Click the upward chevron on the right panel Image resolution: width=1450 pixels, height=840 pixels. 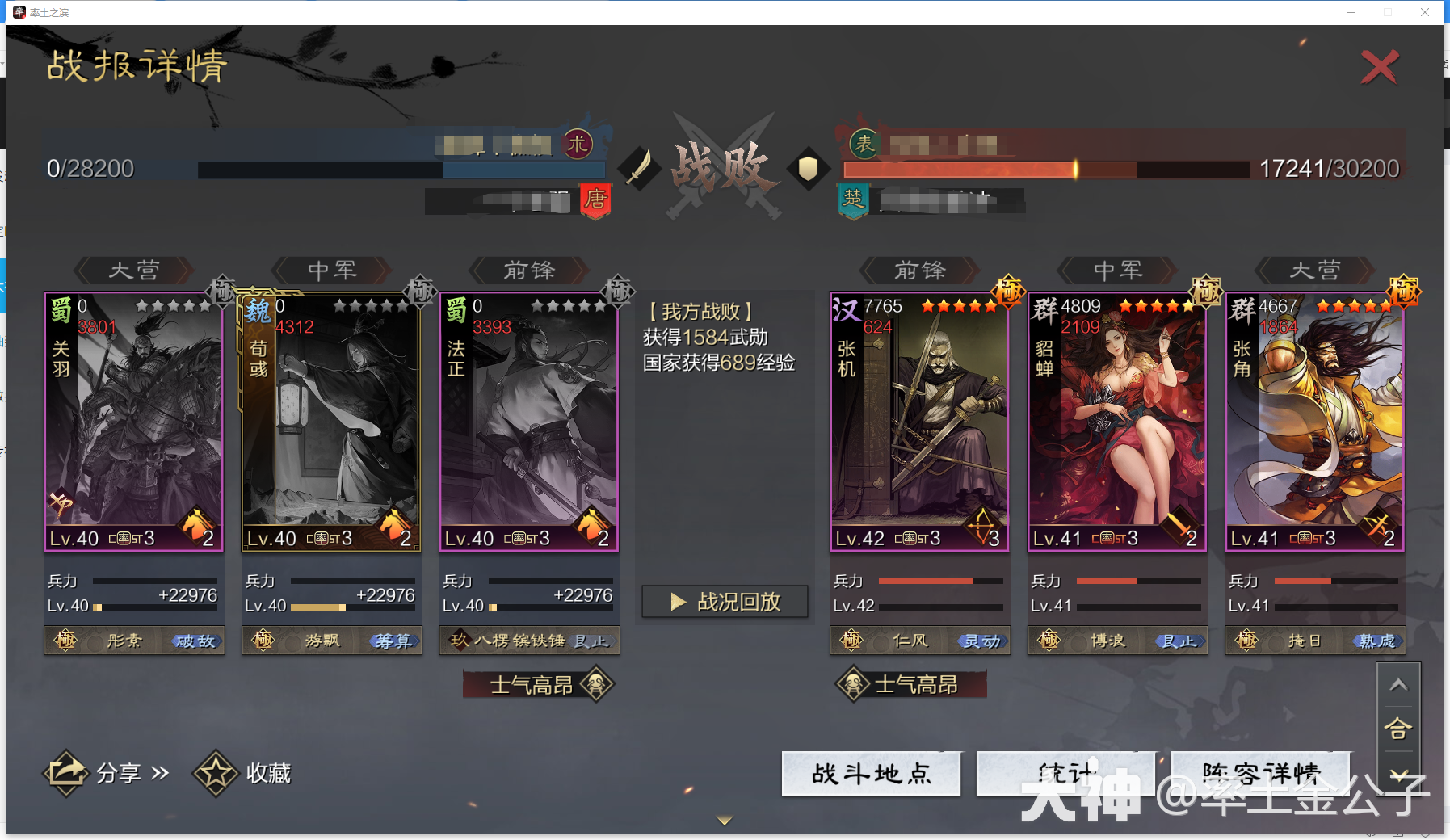click(1400, 682)
